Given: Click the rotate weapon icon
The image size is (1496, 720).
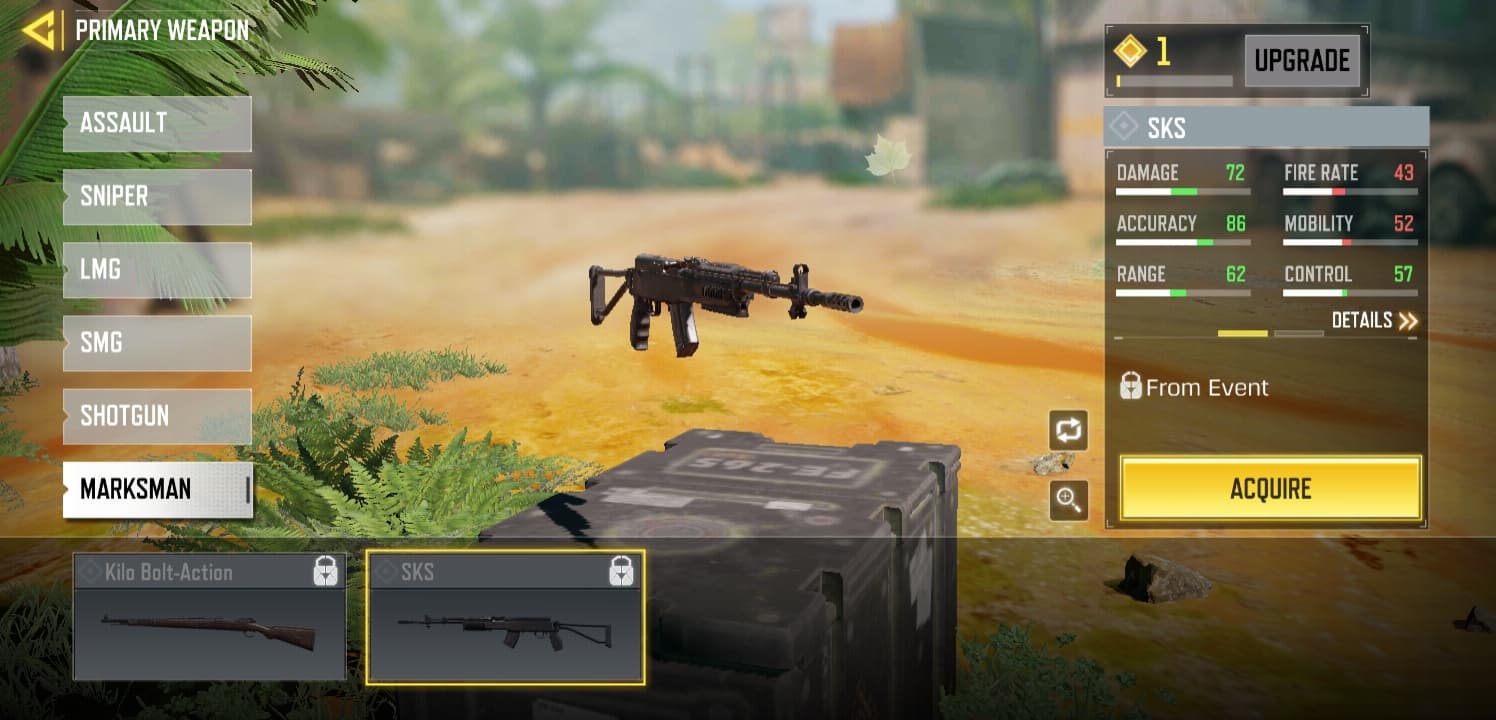Looking at the screenshot, I should point(1069,428).
